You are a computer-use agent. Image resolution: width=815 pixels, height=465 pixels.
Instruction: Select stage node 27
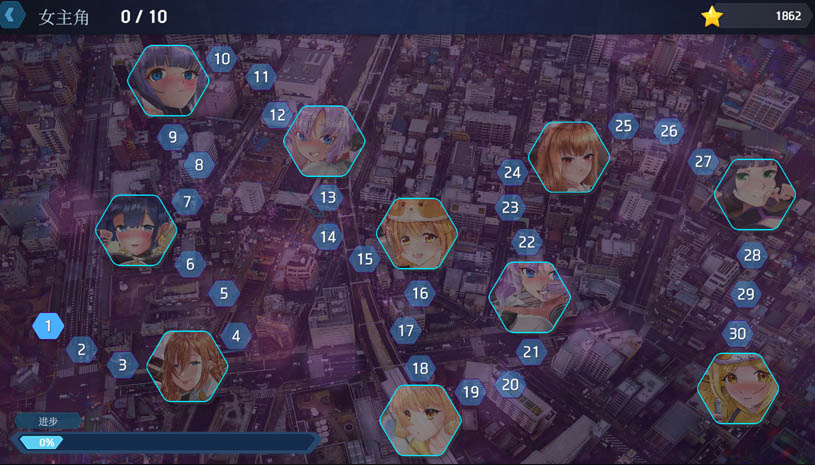pyautogui.click(x=703, y=161)
